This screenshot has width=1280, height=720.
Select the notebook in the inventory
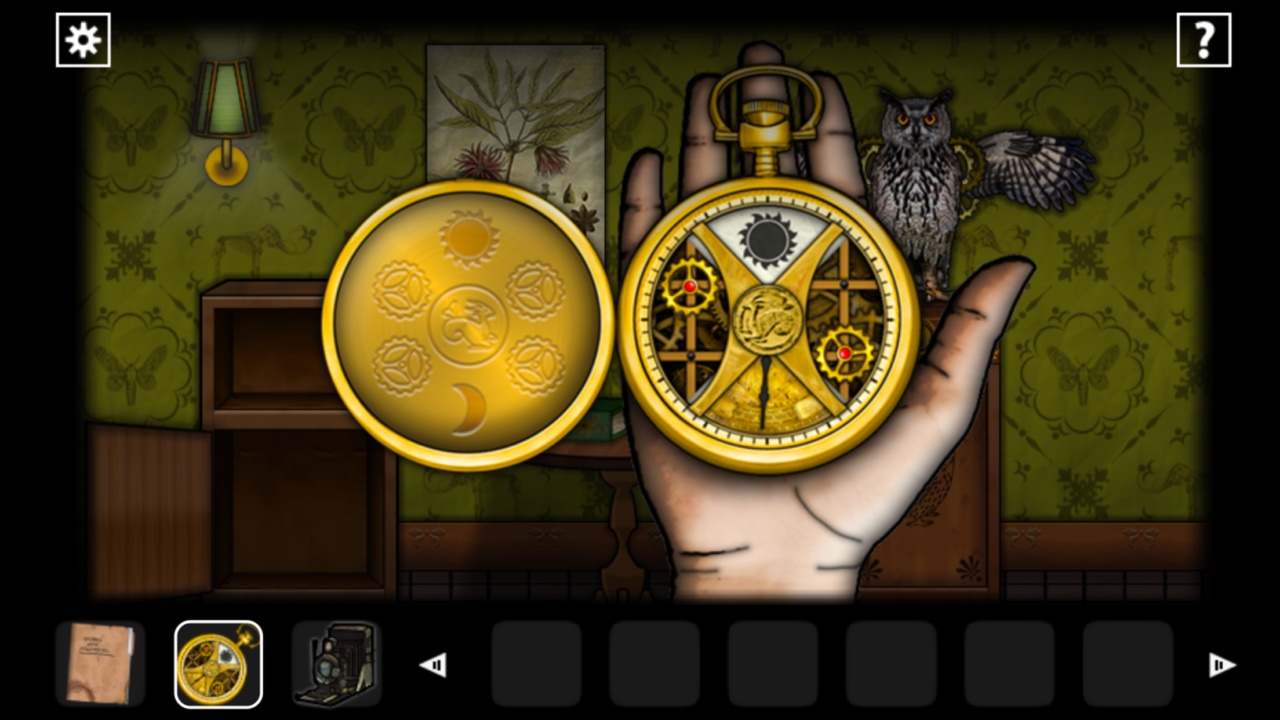point(100,663)
